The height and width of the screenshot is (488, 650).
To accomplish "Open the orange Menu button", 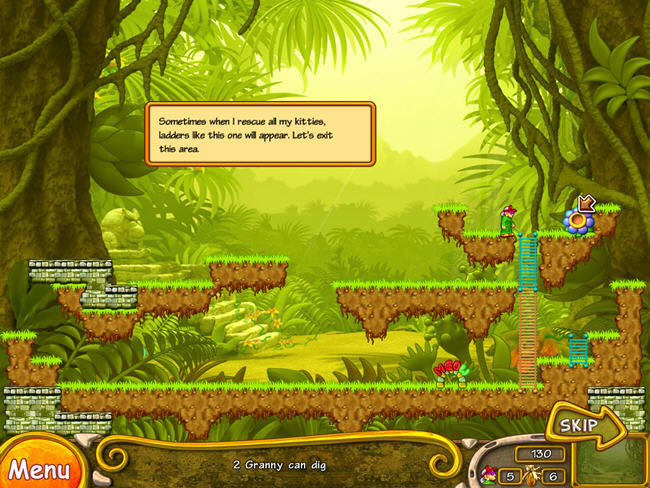I will (38, 467).
